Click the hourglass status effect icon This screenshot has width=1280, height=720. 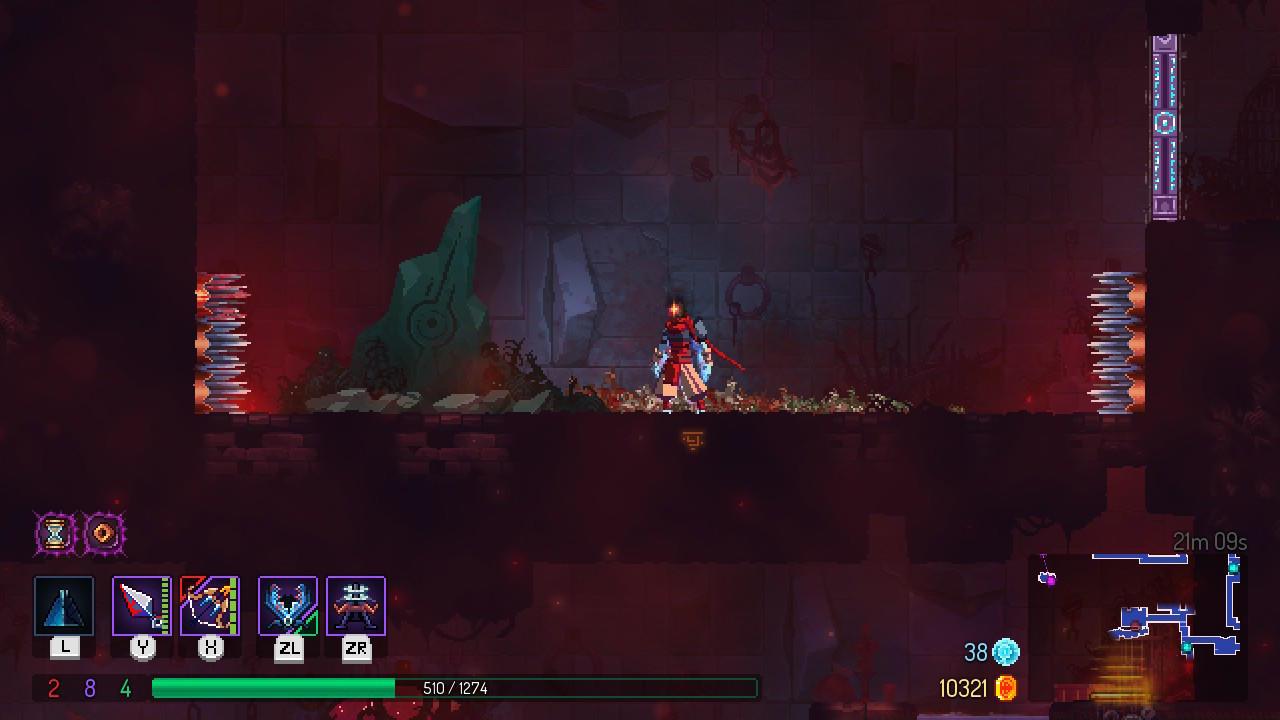coord(53,533)
